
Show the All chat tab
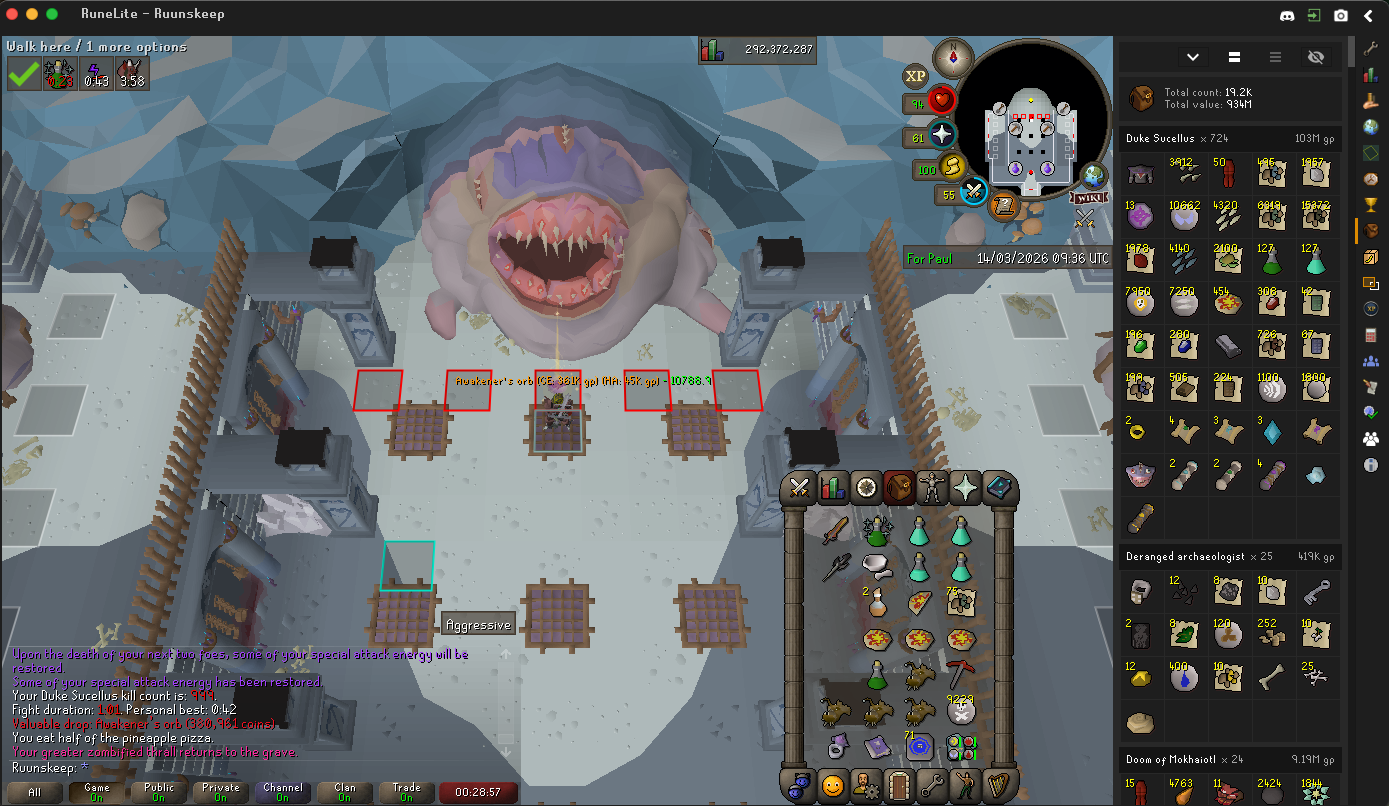coord(35,792)
